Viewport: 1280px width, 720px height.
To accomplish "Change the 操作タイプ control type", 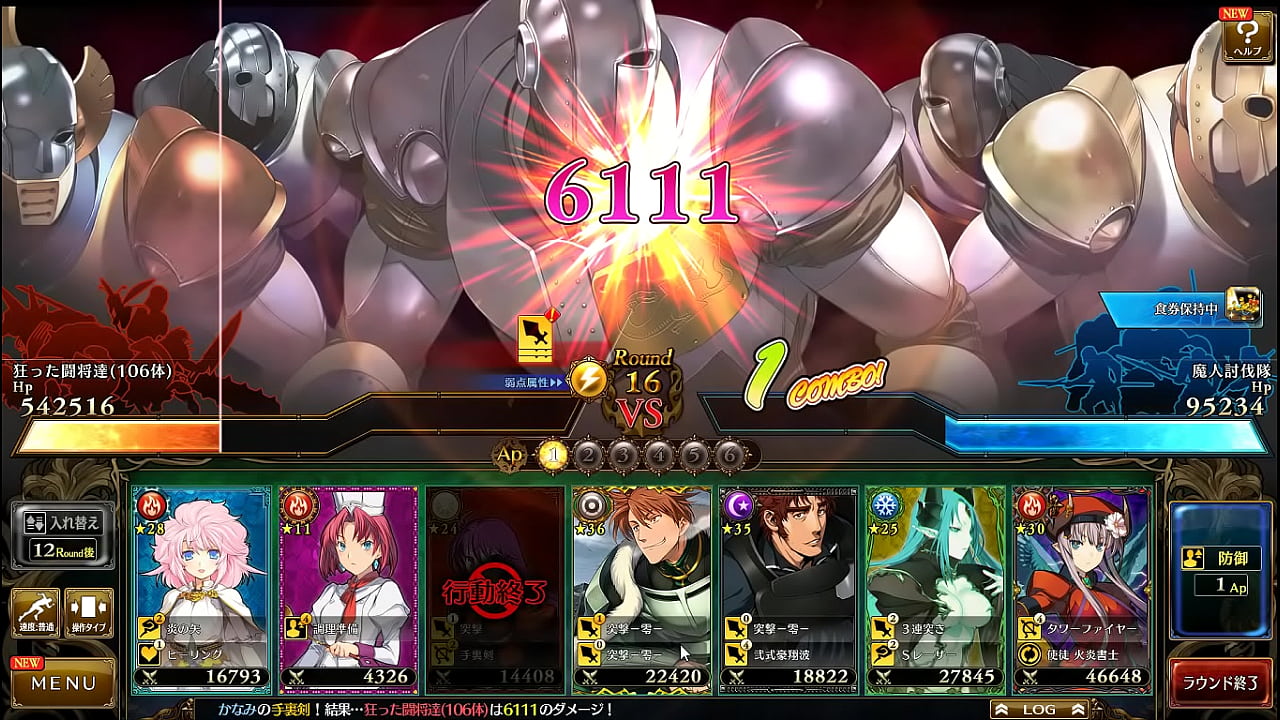I will (x=88, y=612).
